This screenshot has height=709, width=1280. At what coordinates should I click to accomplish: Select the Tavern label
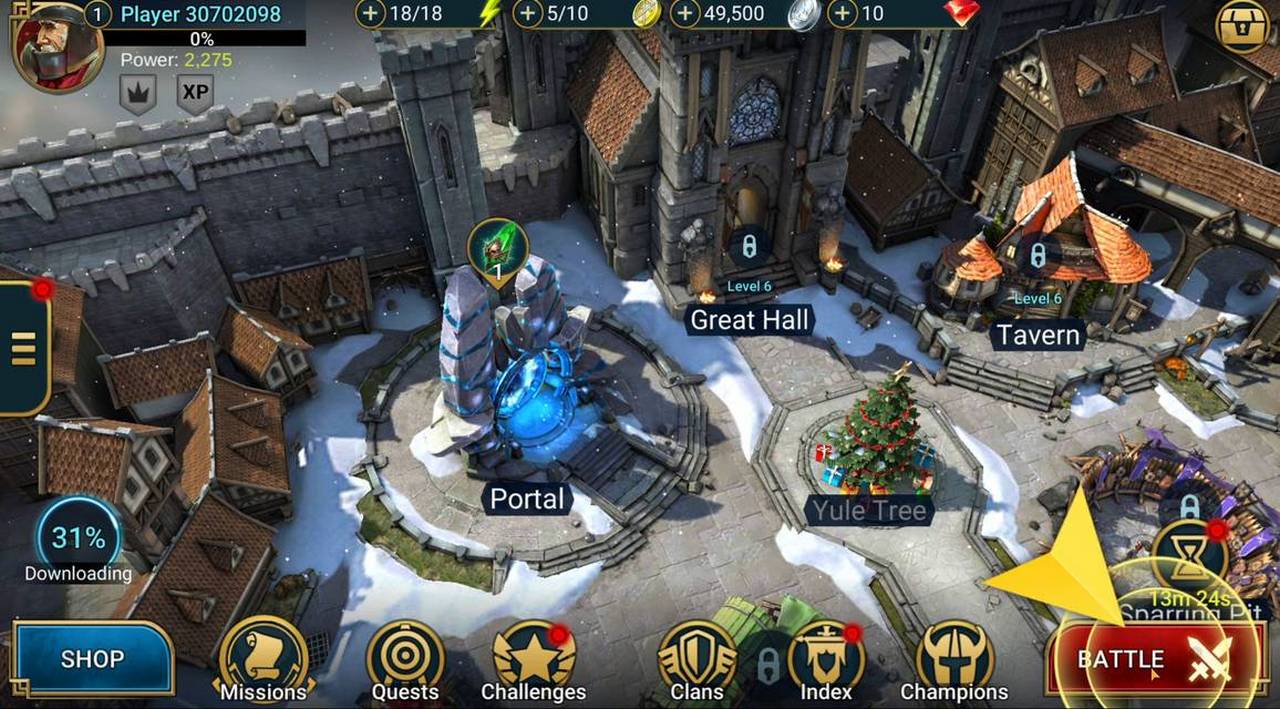[x=1037, y=335]
